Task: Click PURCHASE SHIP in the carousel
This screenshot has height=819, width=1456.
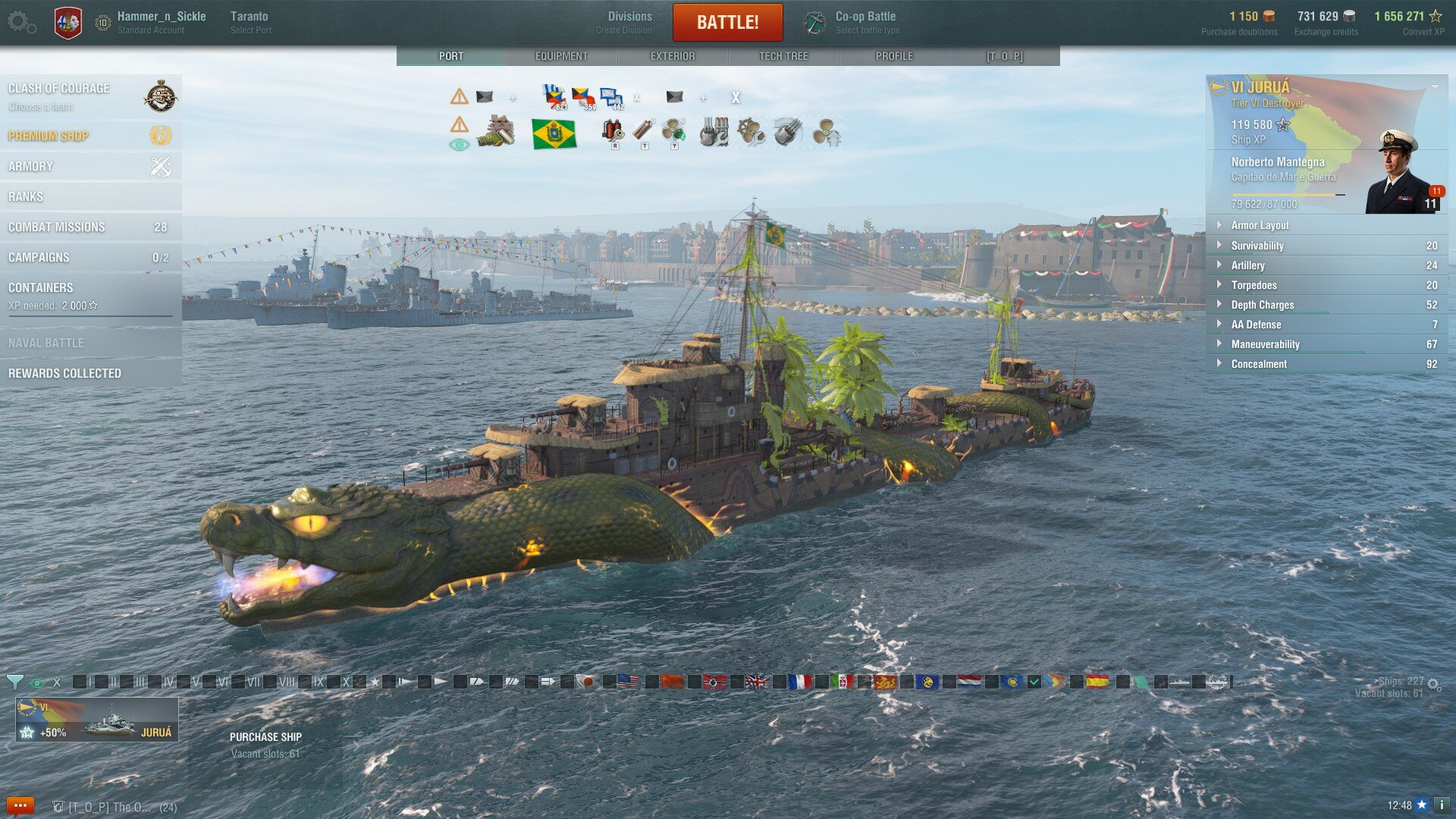Action: pyautogui.click(x=266, y=736)
